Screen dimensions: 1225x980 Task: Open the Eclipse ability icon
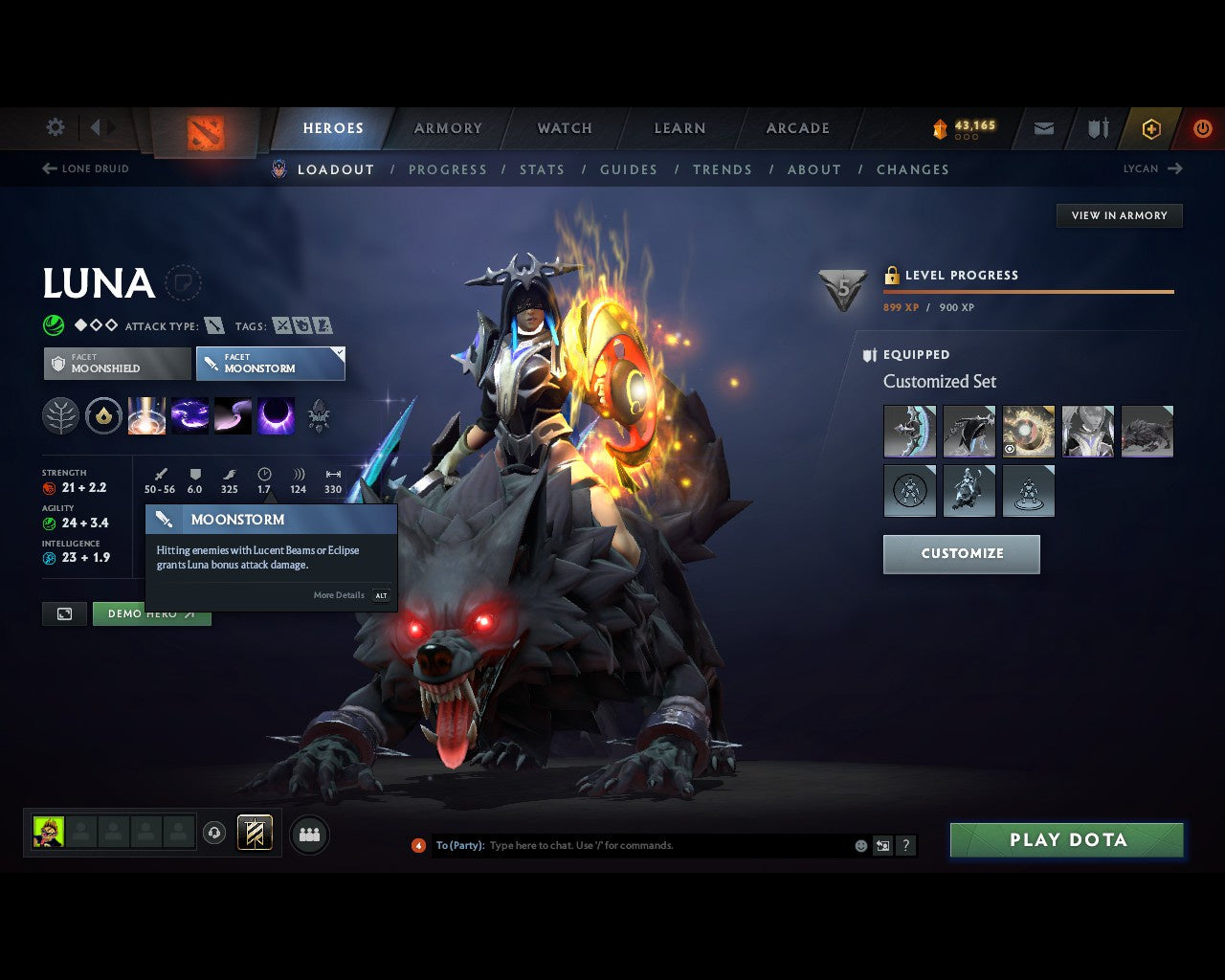[x=277, y=415]
